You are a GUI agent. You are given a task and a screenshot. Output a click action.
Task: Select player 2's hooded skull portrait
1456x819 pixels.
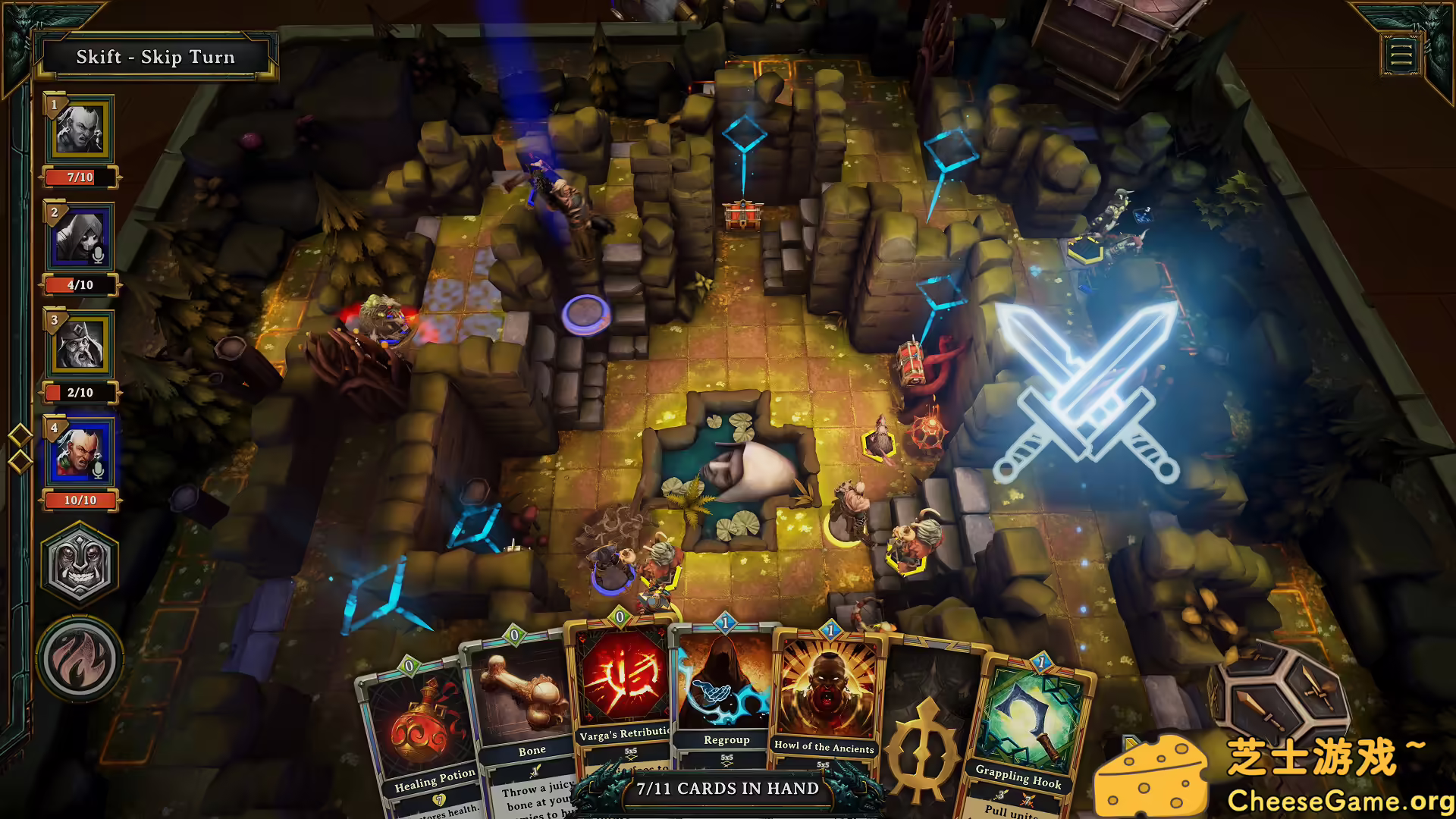coord(80,237)
